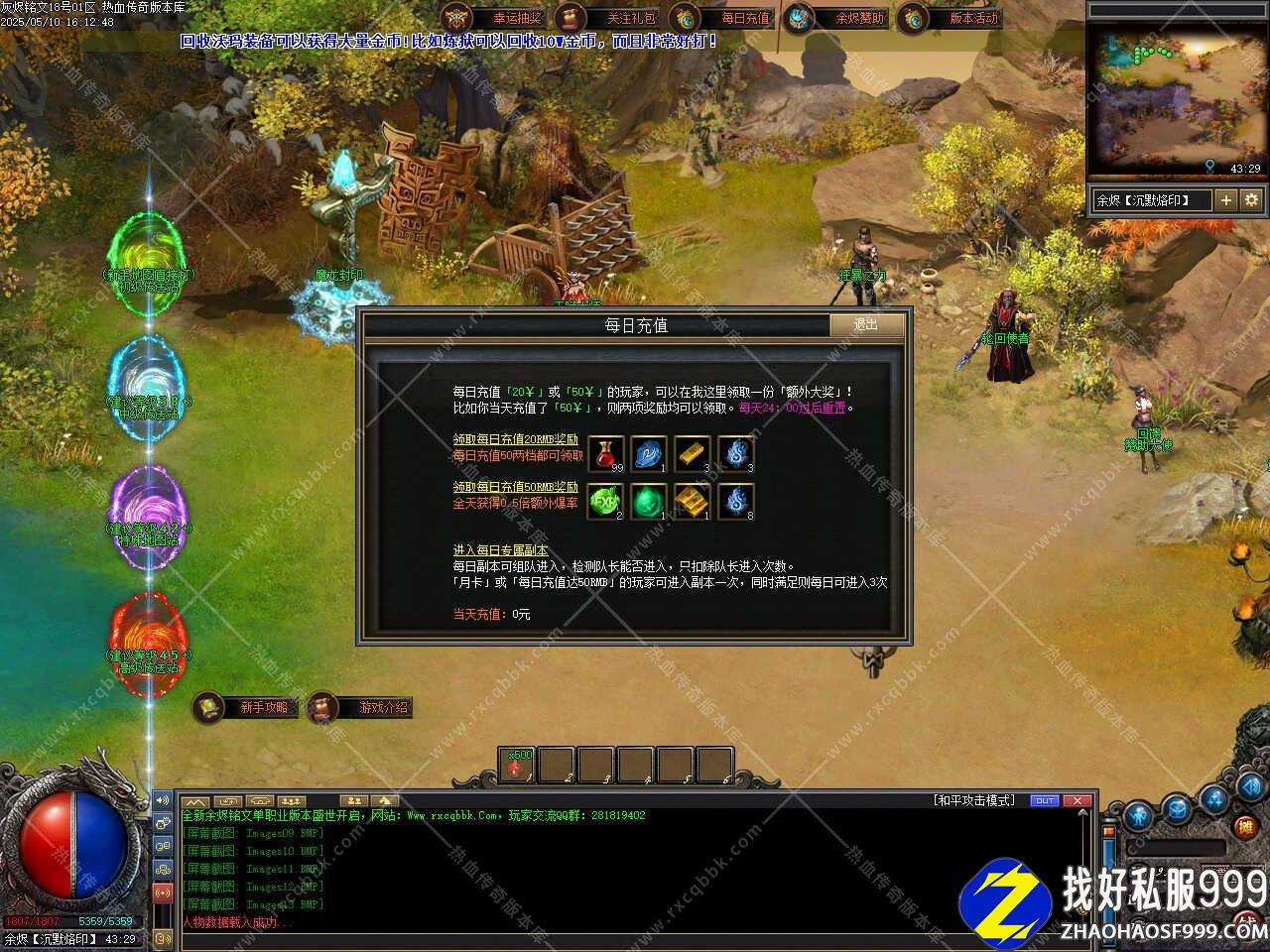This screenshot has height=952, width=1270.
Task: Select the green EXP reward icon
Action: click(604, 502)
